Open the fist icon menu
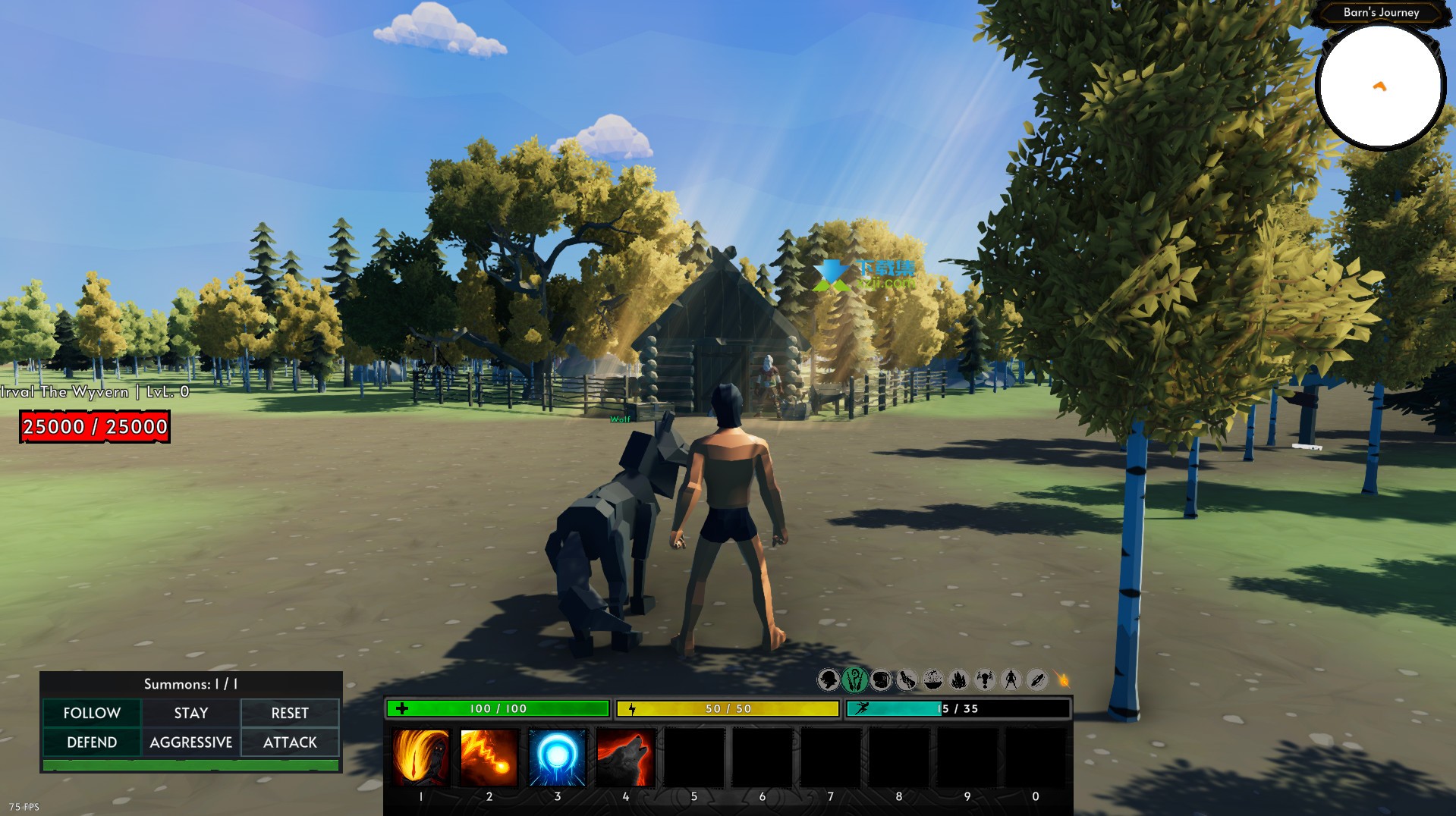 pyautogui.click(x=881, y=679)
